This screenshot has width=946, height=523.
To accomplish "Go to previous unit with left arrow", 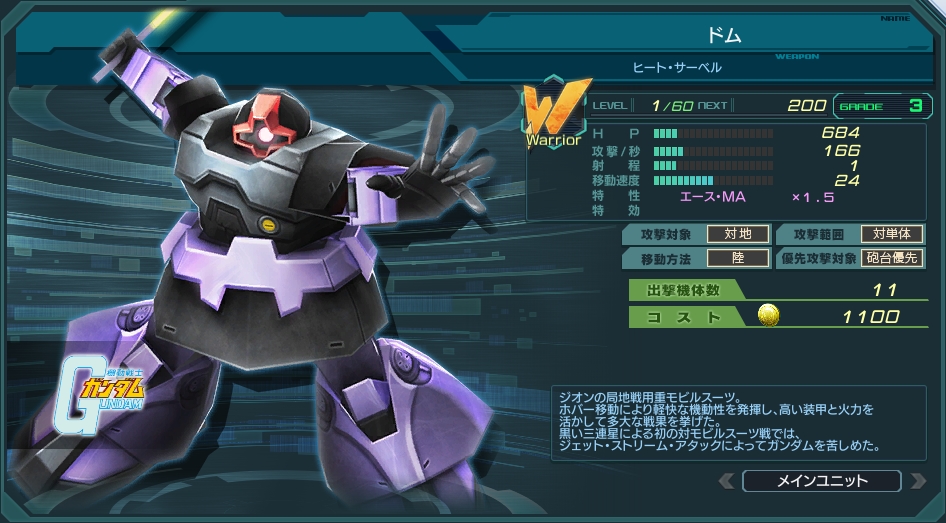I will [728, 481].
